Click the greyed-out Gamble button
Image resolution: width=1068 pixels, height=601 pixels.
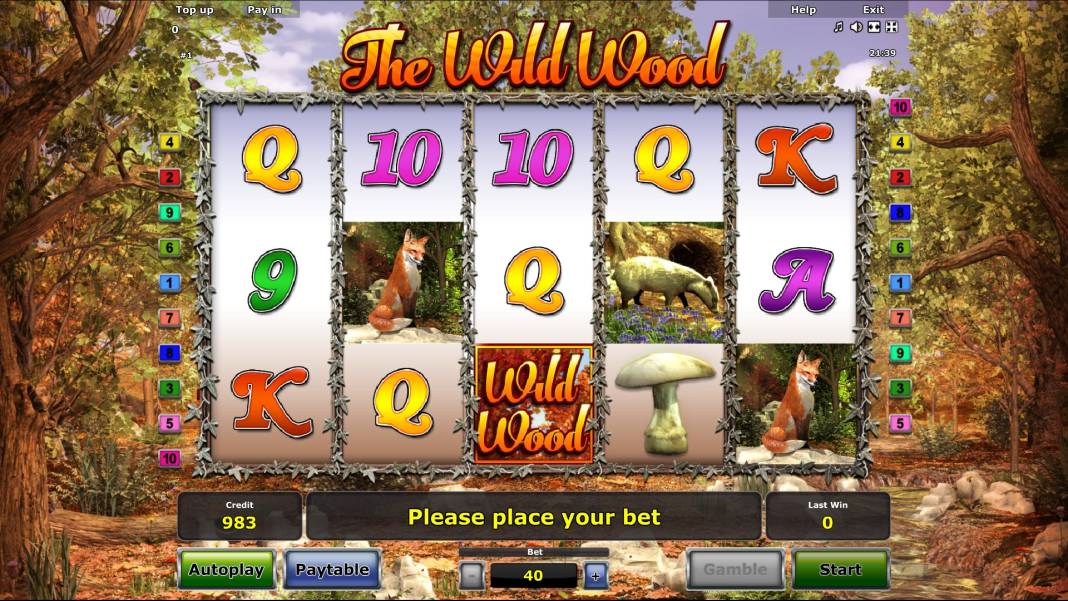[735, 570]
